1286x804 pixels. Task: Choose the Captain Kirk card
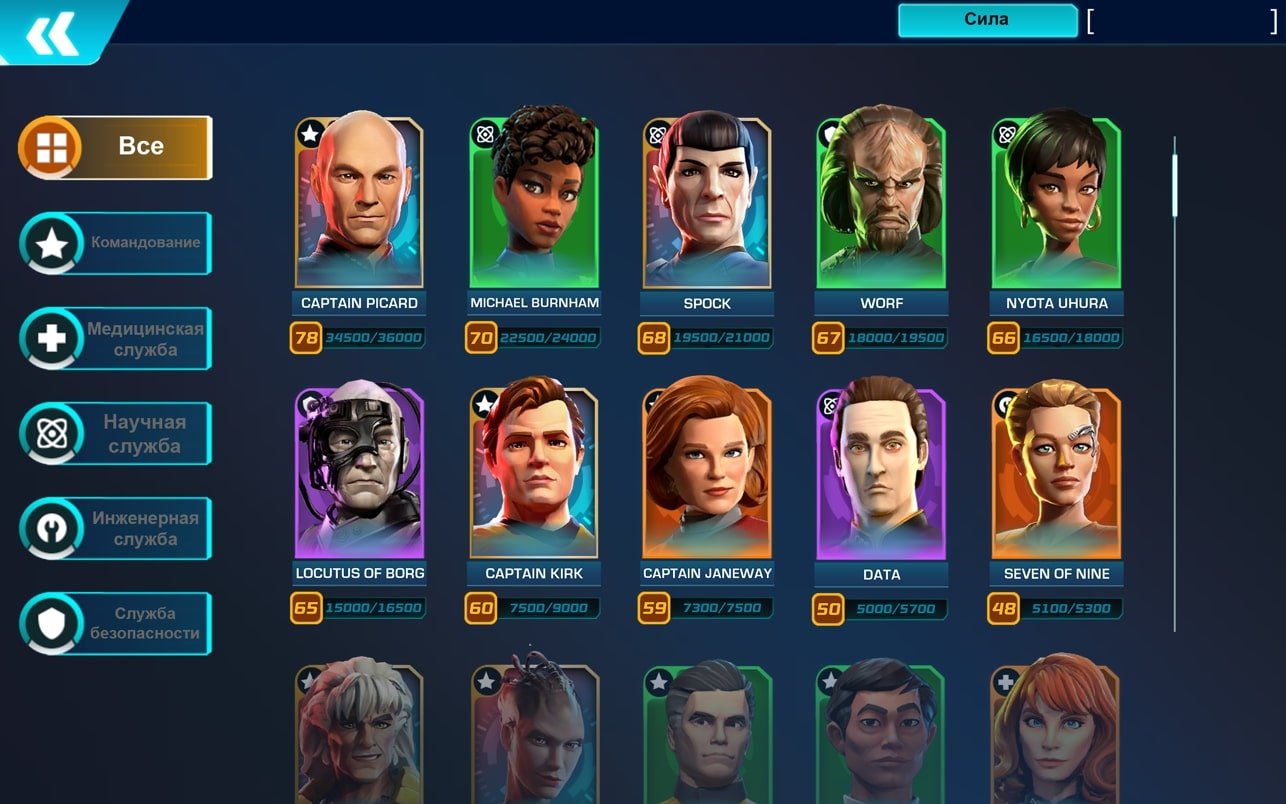[x=534, y=473]
